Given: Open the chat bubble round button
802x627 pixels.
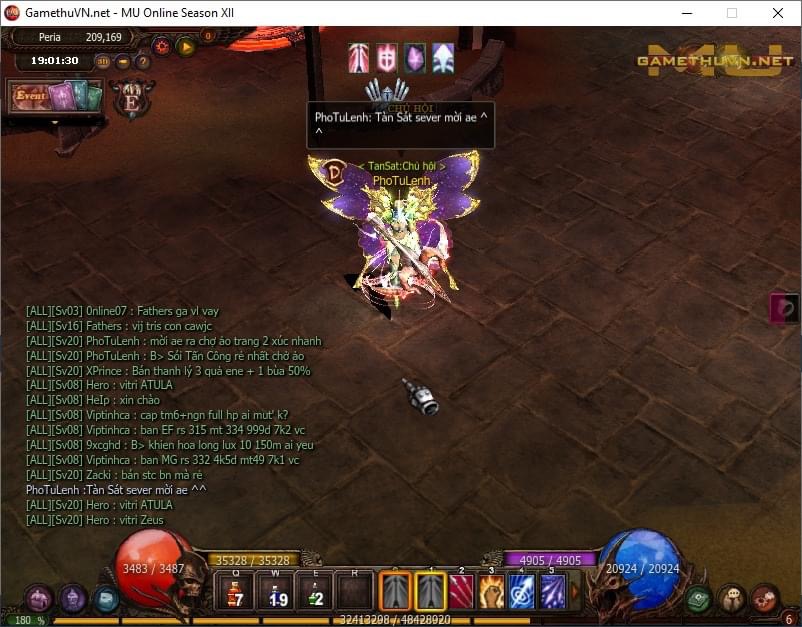Looking at the screenshot, I should pyautogui.click(x=732, y=598).
